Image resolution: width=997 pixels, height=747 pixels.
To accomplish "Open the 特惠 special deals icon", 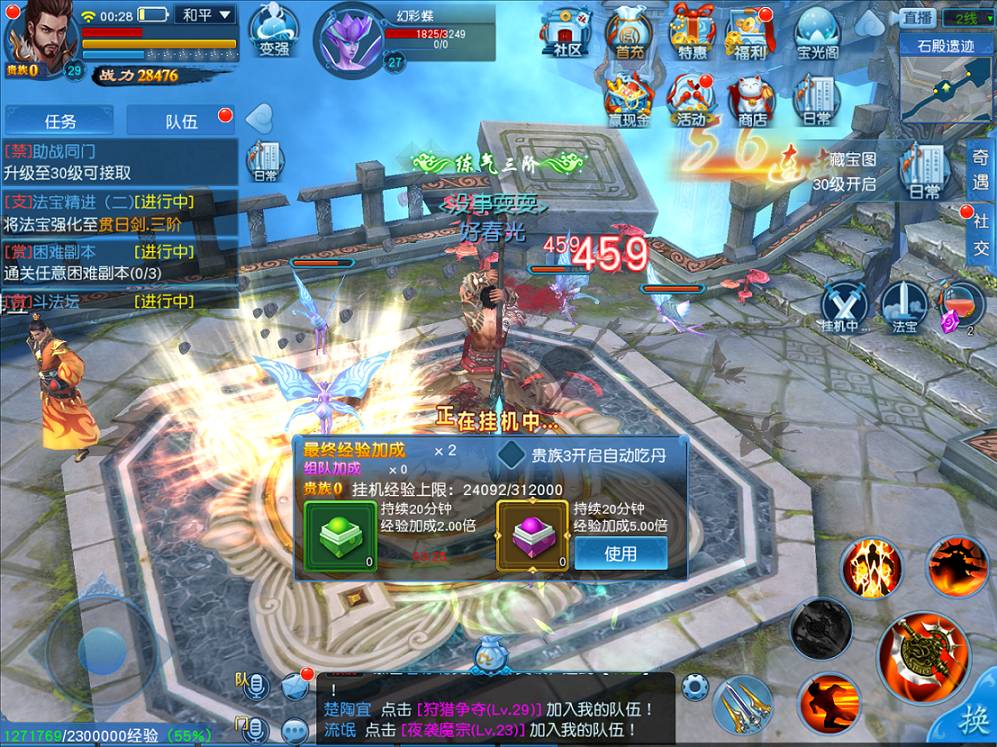I will 692,32.
